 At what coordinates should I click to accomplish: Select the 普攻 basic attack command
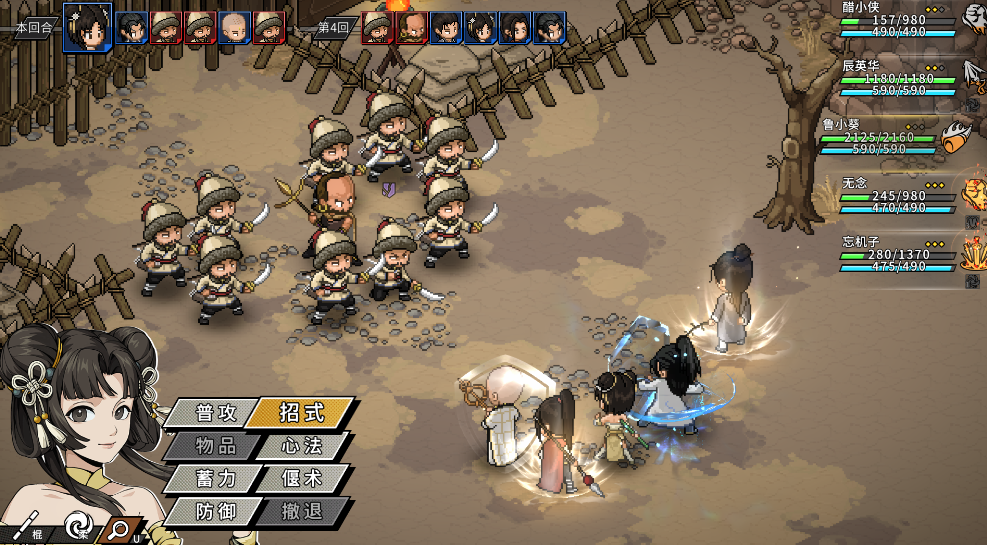207,412
